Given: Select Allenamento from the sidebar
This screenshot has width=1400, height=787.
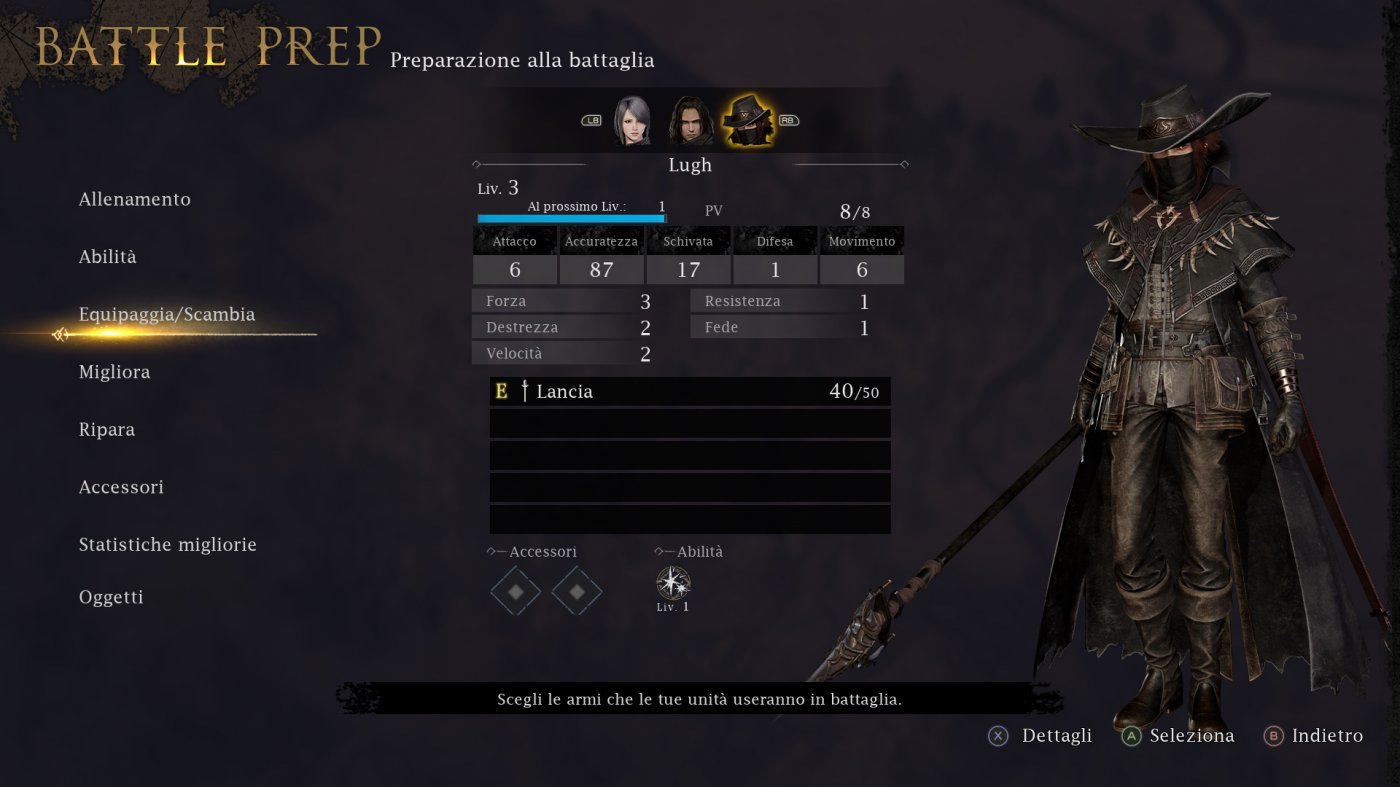Looking at the screenshot, I should pyautogui.click(x=135, y=199).
